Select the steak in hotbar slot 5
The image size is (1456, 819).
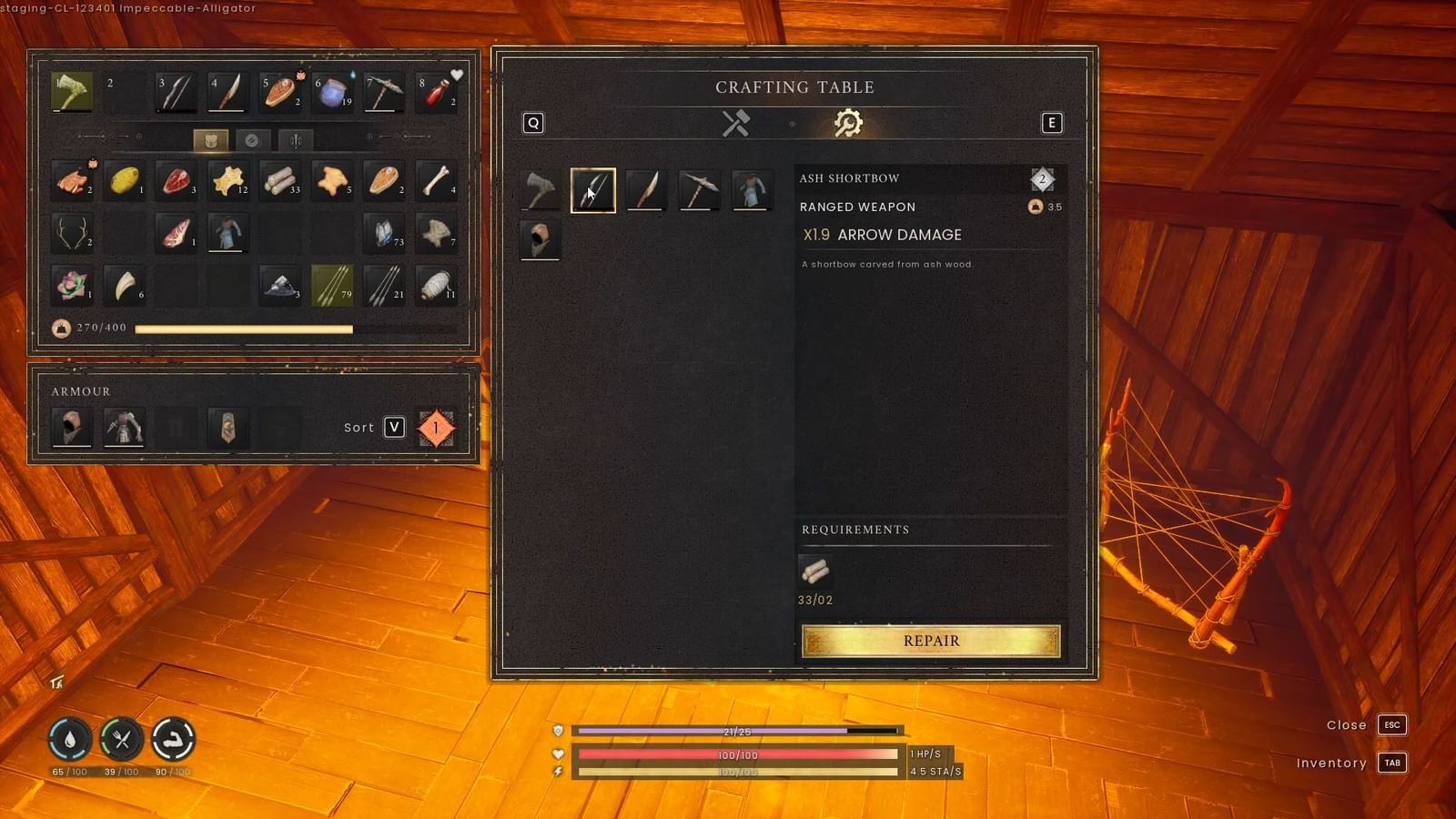point(279,91)
